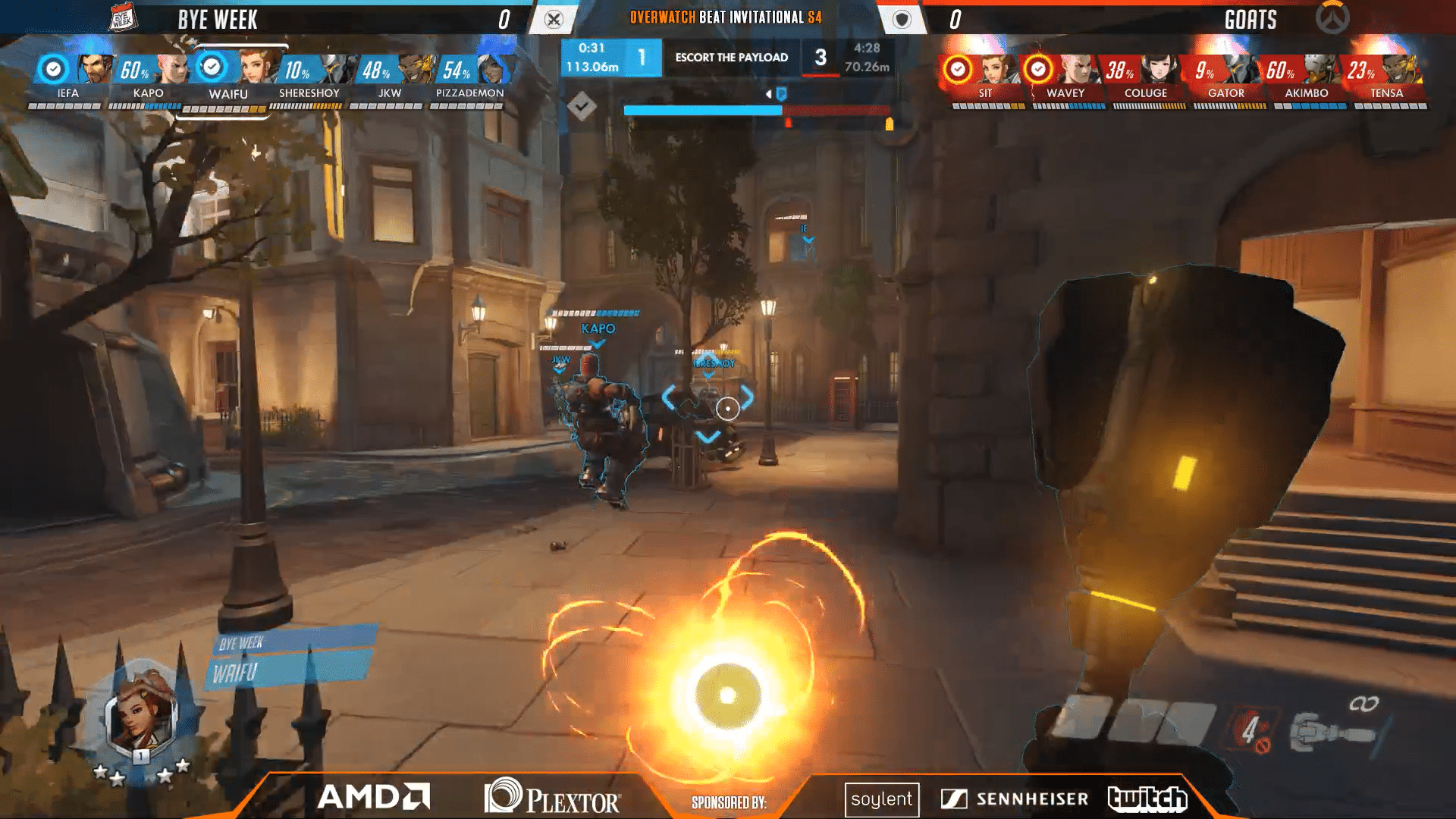Screen dimensions: 1456x819
Task: Click the blue payload progress bar
Action: (701, 110)
